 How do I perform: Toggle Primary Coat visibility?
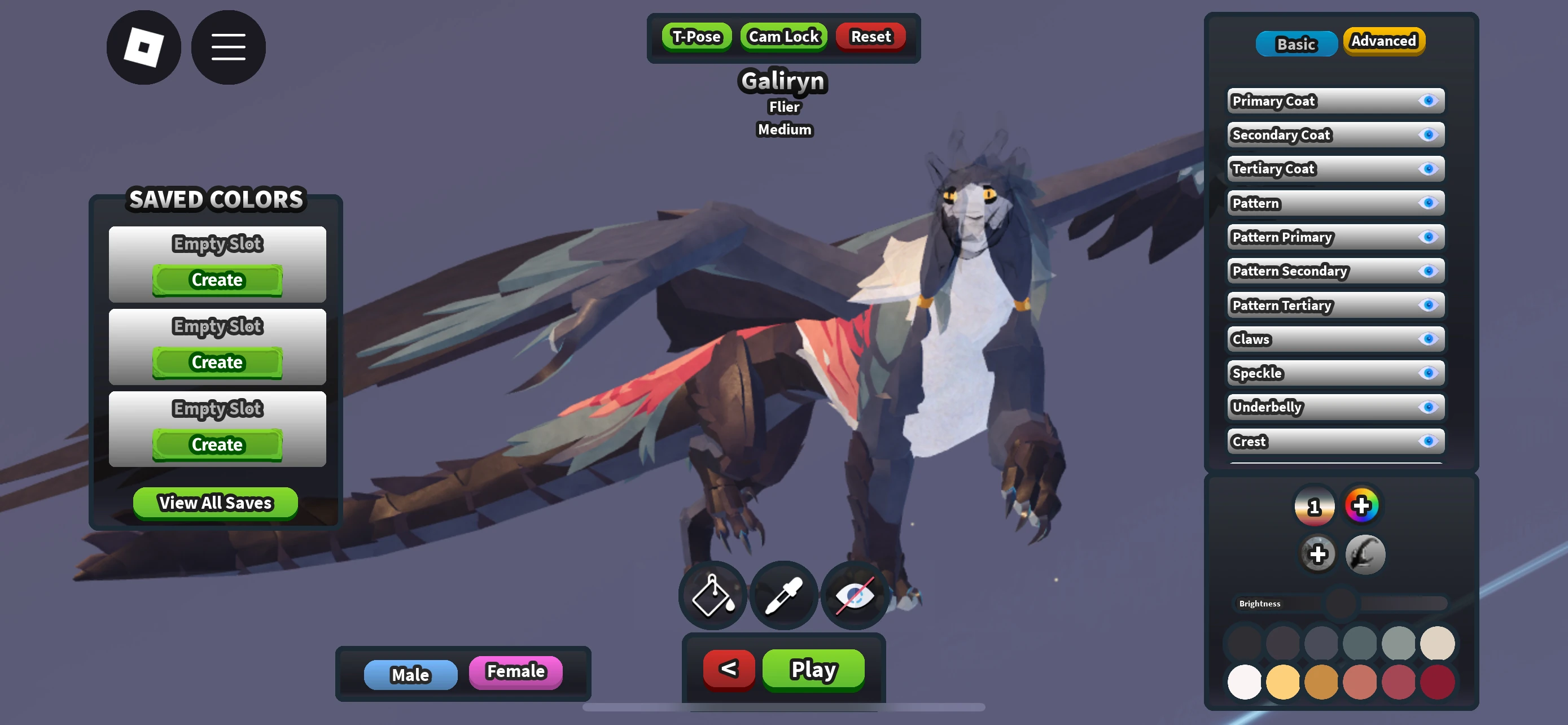tap(1429, 101)
